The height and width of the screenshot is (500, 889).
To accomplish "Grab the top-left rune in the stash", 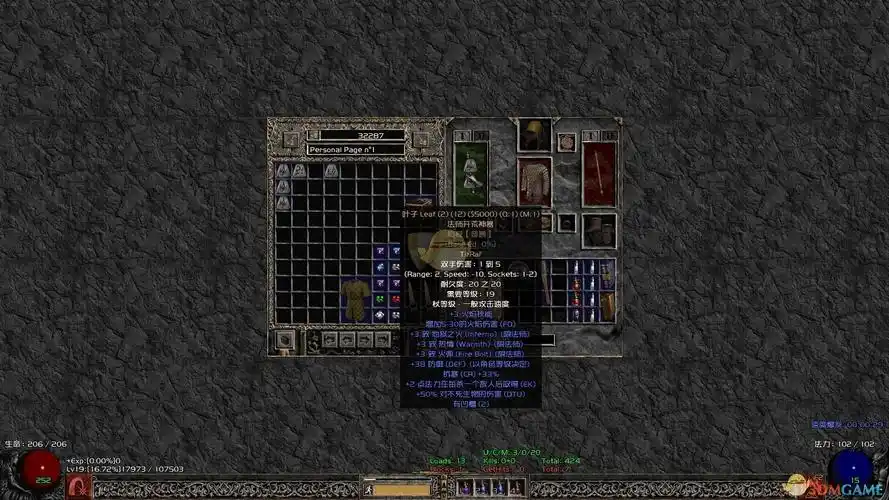I will [283, 171].
